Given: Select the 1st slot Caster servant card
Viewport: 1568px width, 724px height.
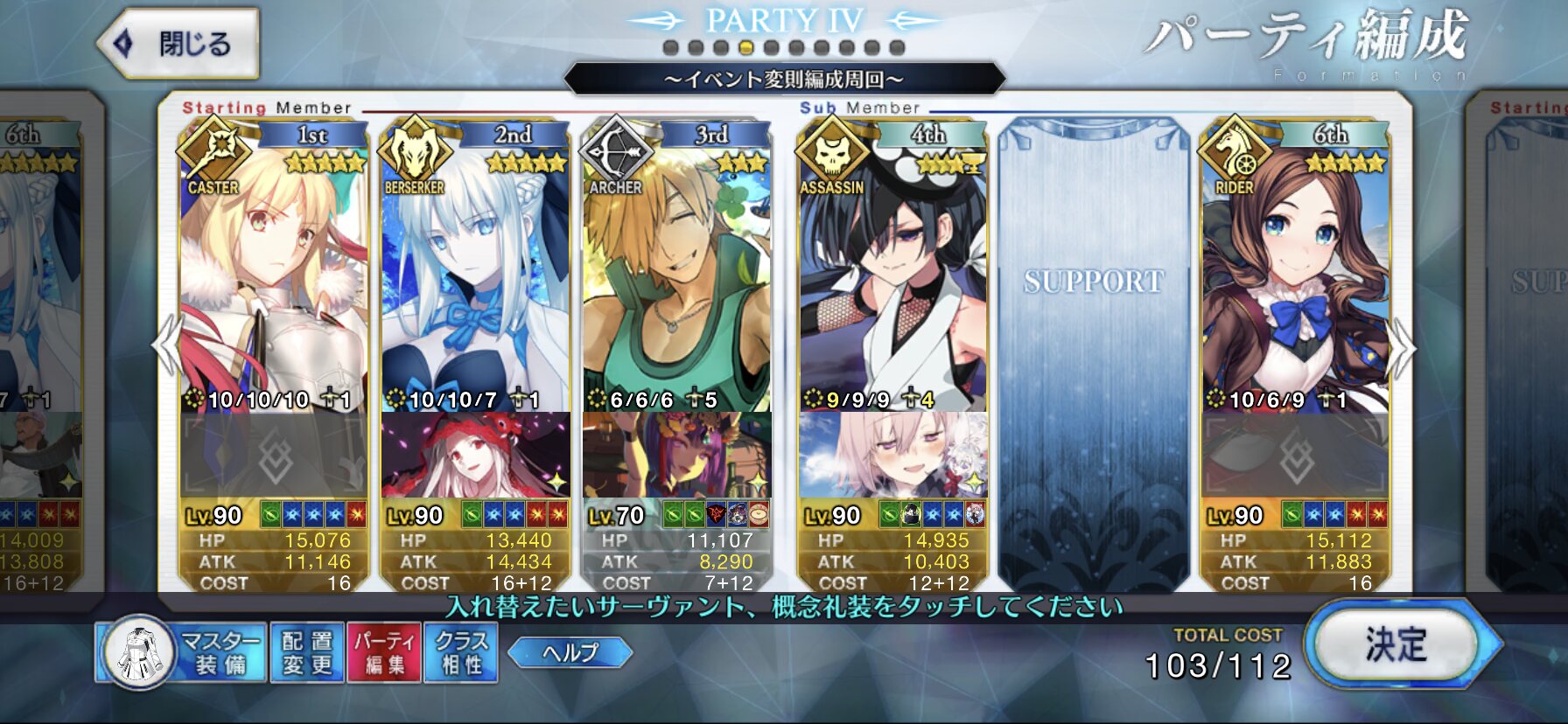Looking at the screenshot, I should click(x=273, y=271).
